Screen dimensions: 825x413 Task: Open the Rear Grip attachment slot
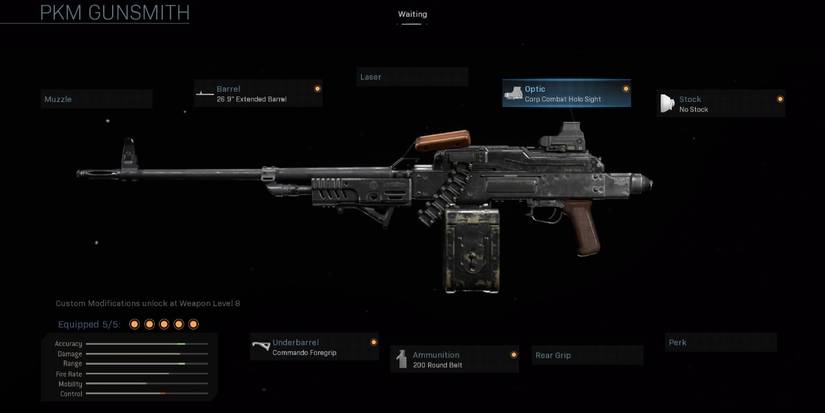point(586,355)
